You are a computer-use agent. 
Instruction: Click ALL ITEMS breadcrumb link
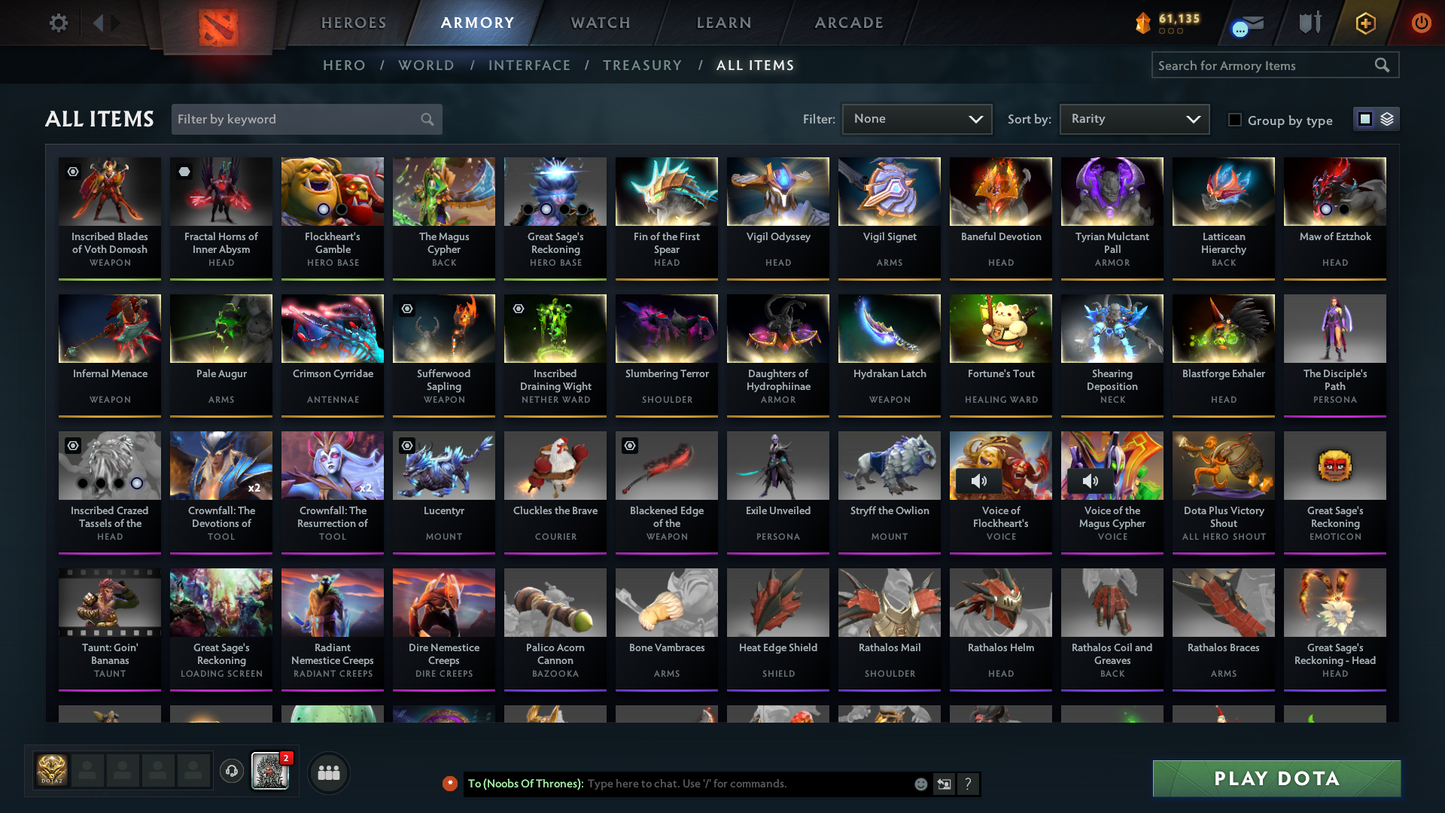tap(755, 65)
